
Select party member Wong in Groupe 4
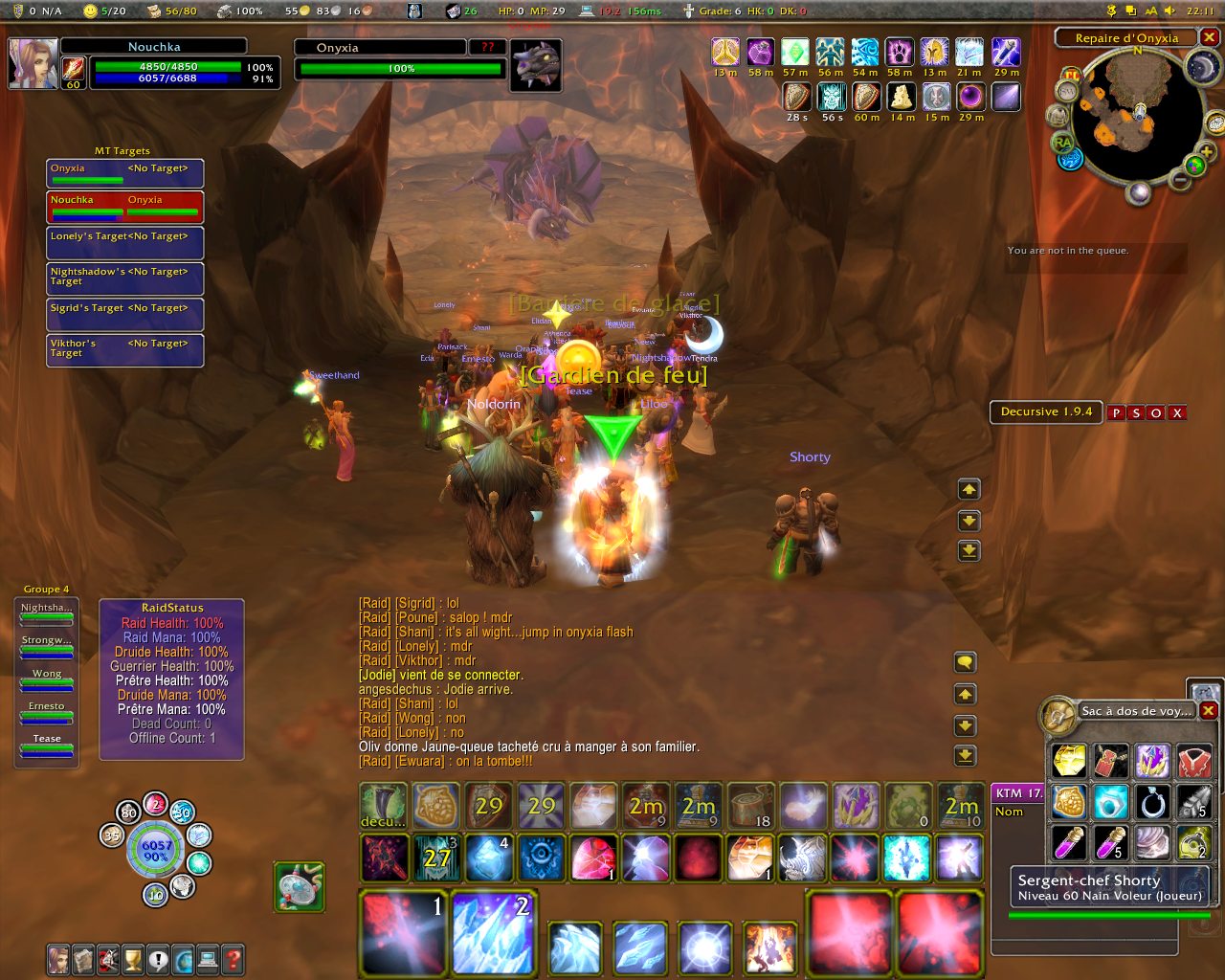tap(47, 679)
